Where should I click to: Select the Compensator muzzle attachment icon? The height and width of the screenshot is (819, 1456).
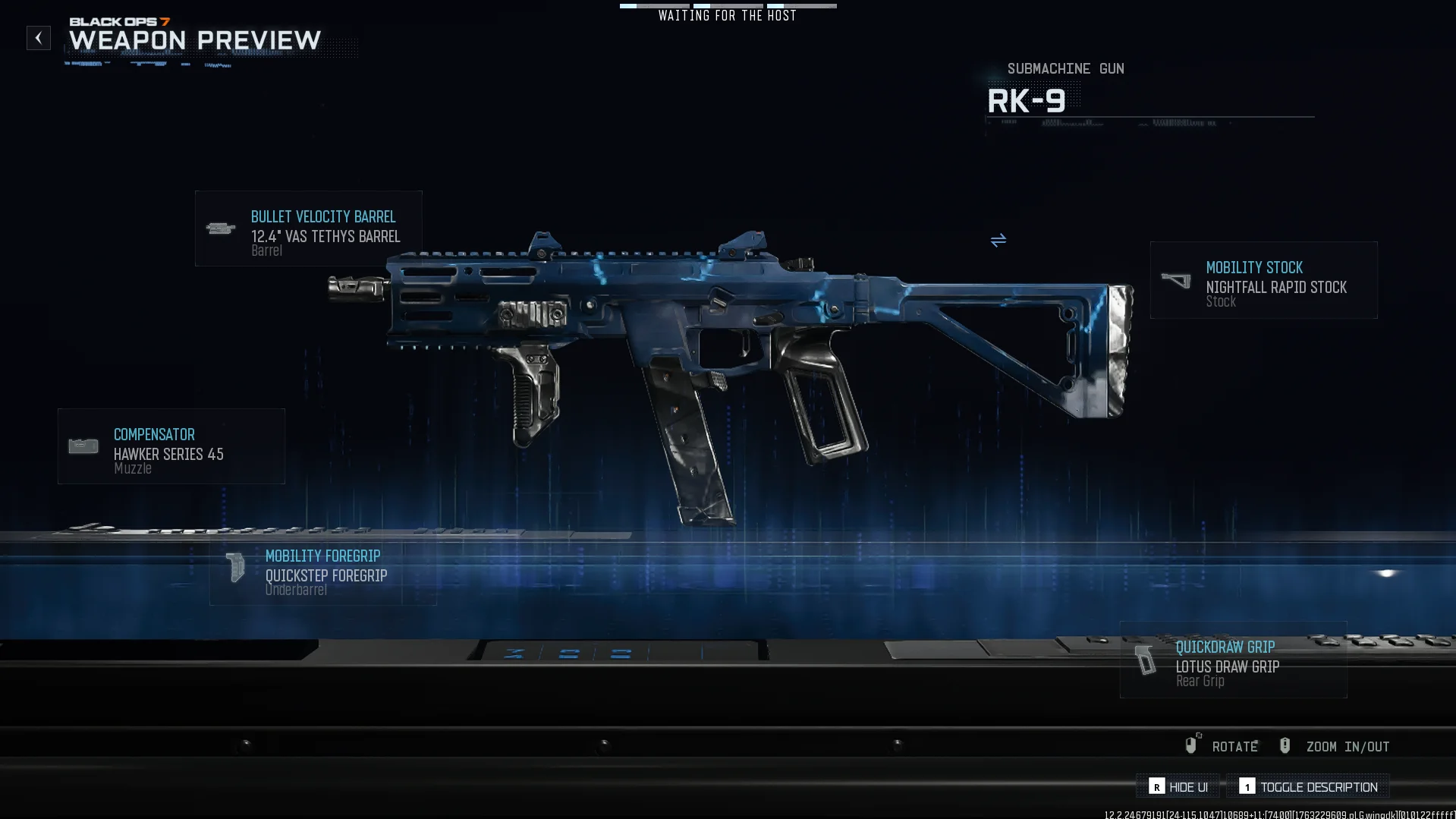(82, 446)
